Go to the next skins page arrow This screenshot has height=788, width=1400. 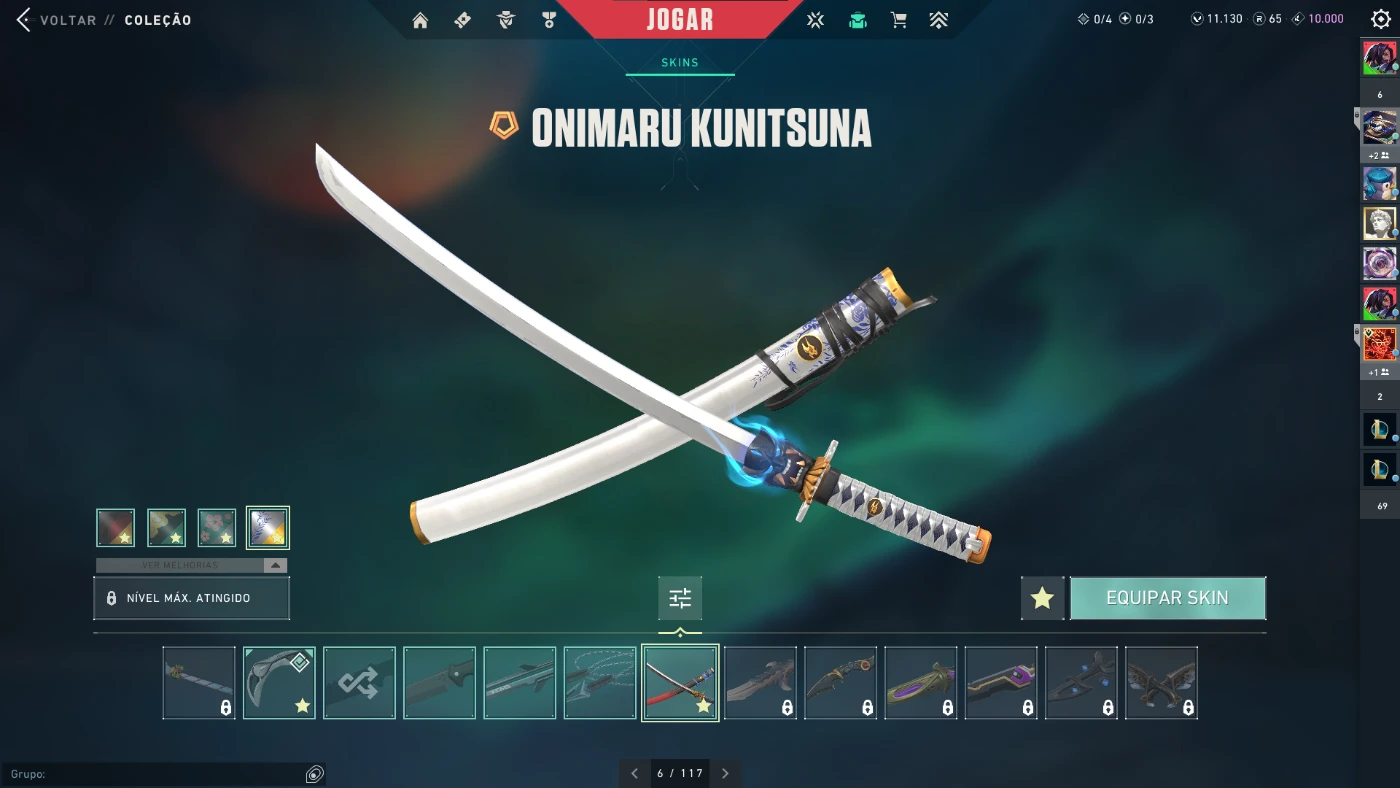725,773
